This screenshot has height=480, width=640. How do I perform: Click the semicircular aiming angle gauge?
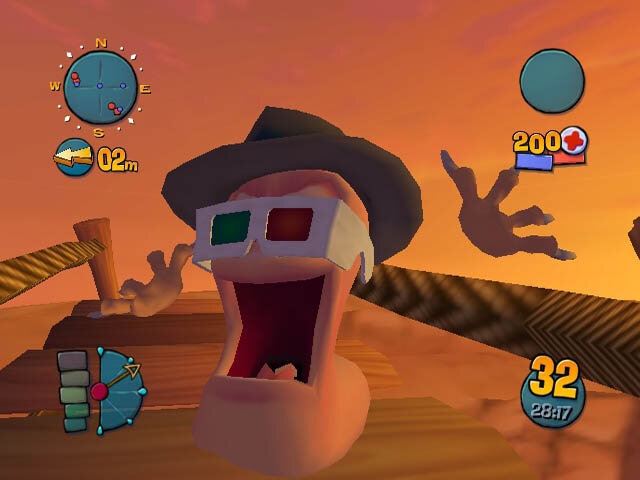[118, 390]
